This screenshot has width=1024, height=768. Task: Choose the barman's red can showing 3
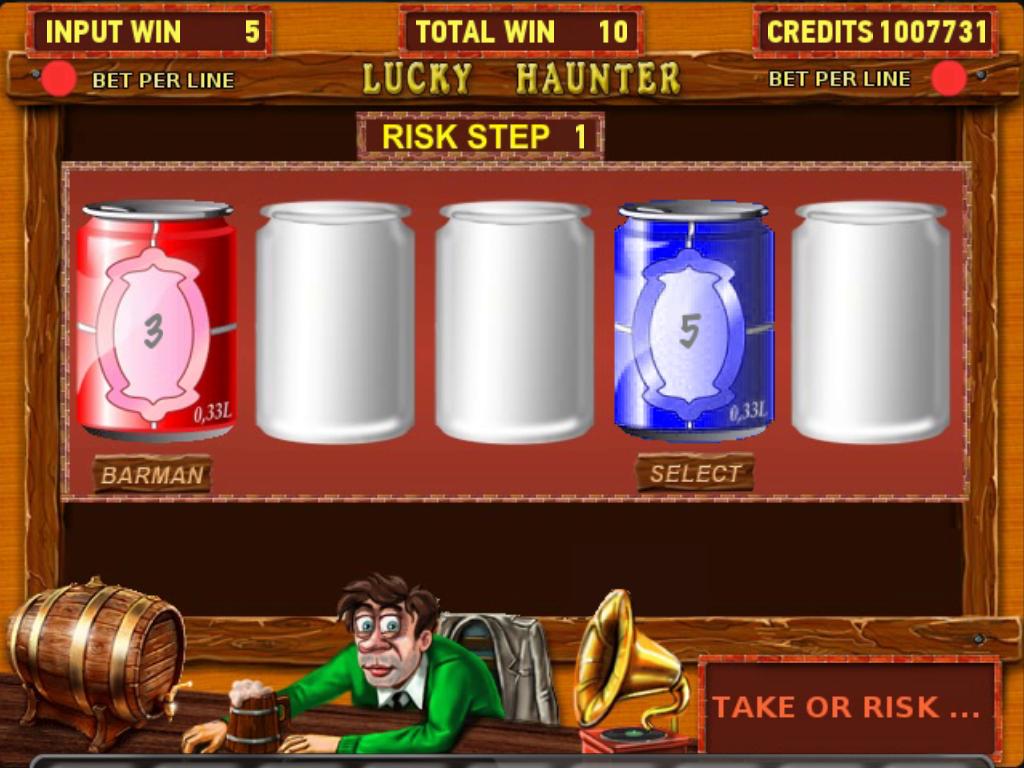coord(156,322)
